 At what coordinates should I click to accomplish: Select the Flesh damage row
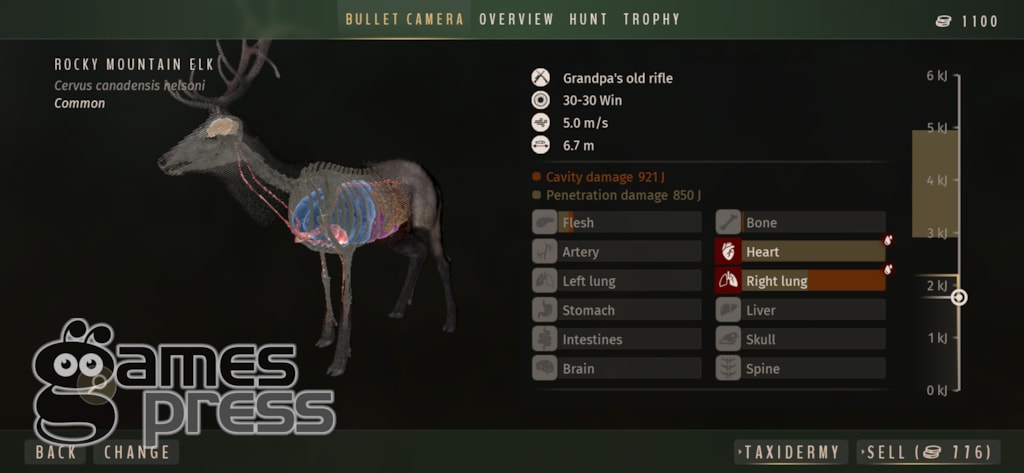[x=617, y=223]
